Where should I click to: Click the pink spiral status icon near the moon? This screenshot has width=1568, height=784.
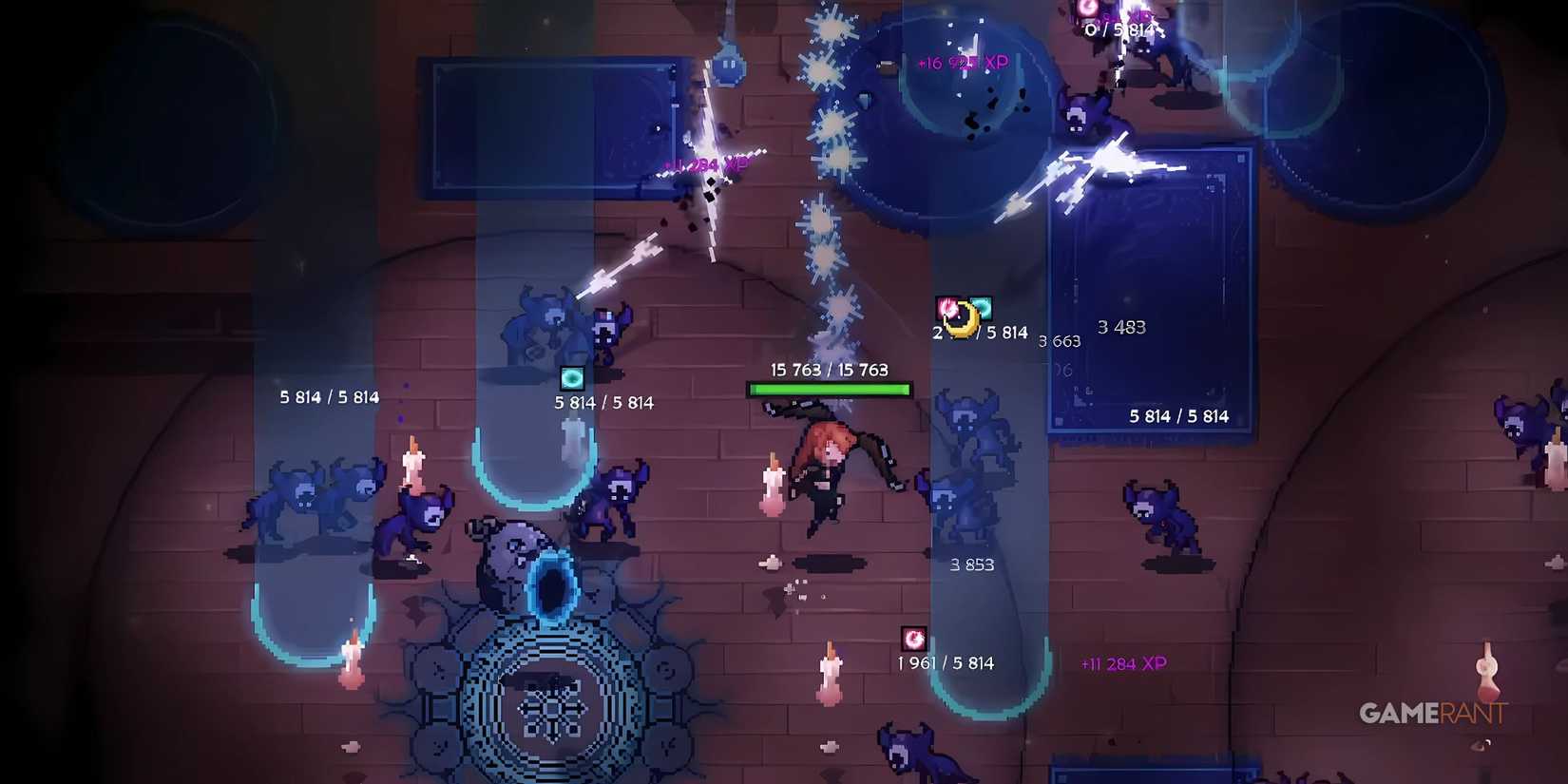click(x=947, y=308)
